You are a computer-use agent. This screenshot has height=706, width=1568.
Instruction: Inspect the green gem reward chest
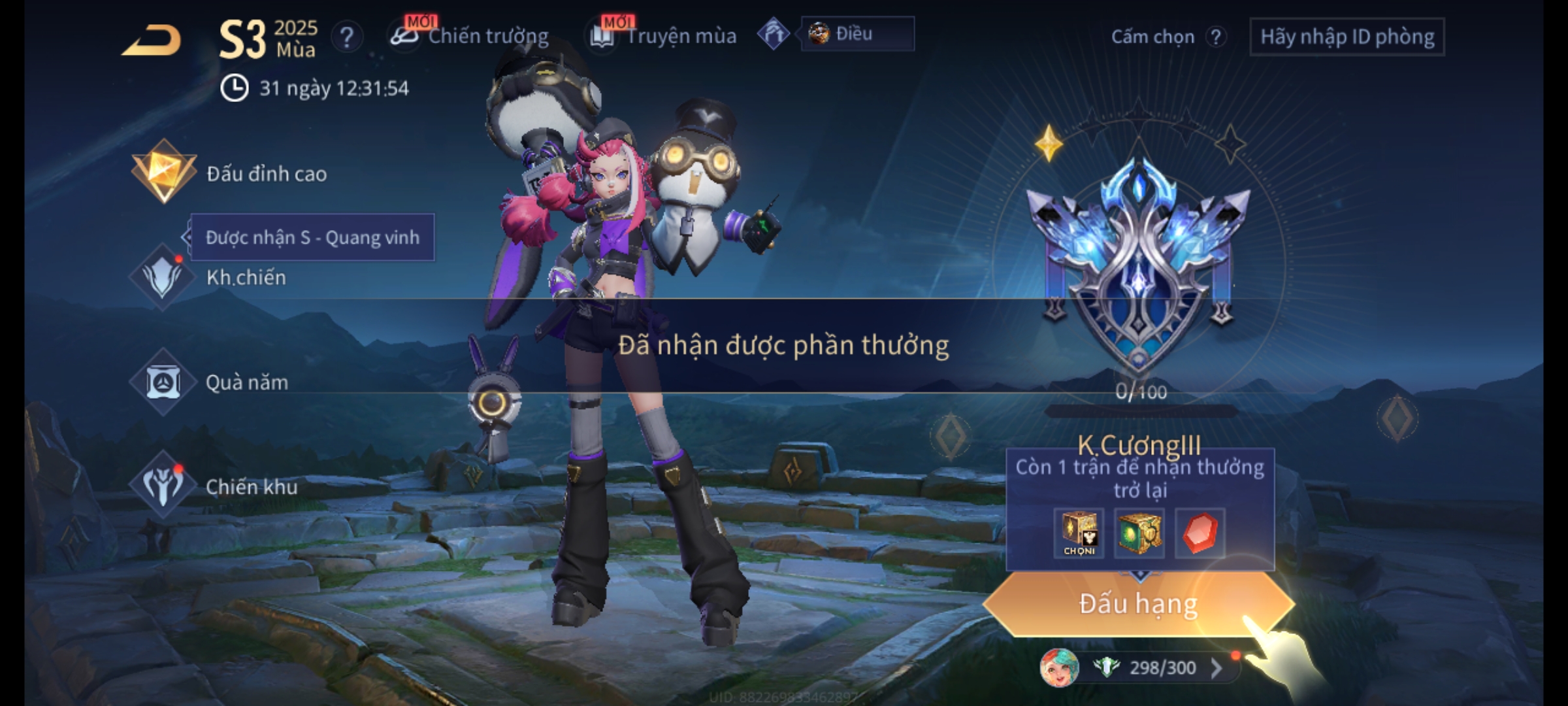[x=1139, y=533]
